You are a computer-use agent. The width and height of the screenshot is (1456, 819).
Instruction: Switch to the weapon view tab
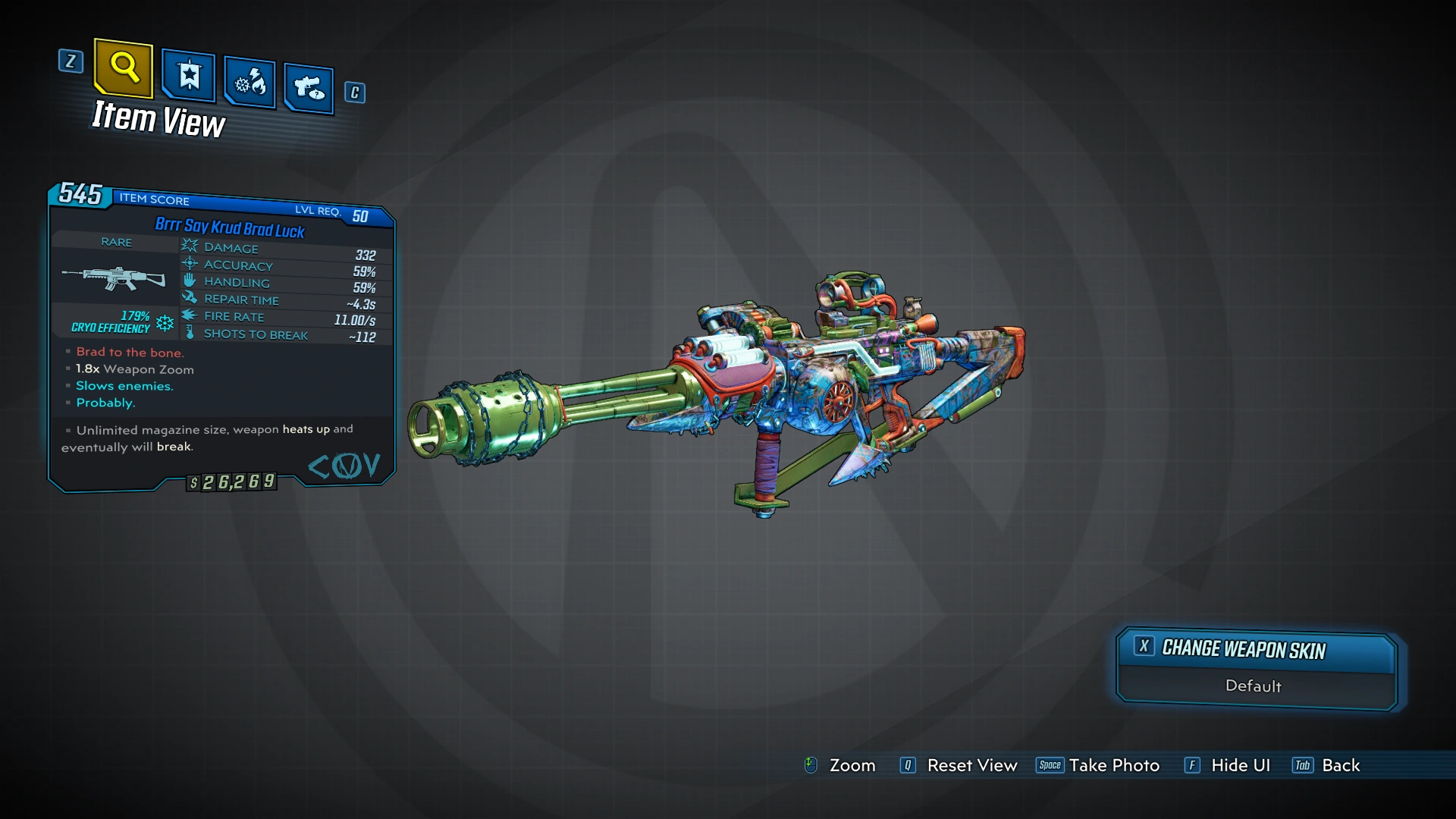(x=309, y=89)
